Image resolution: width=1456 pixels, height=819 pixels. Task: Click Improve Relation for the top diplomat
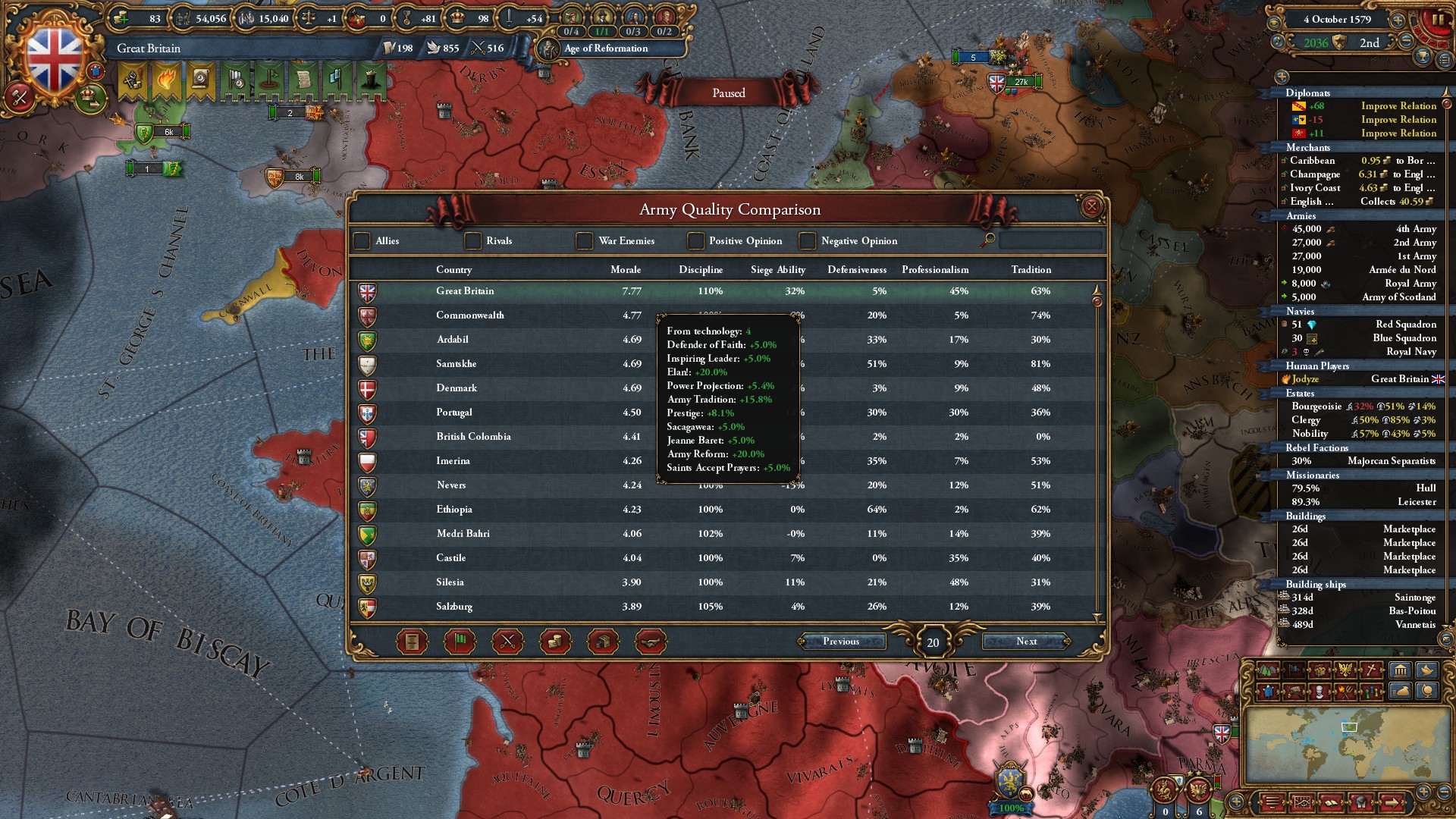[1398, 105]
